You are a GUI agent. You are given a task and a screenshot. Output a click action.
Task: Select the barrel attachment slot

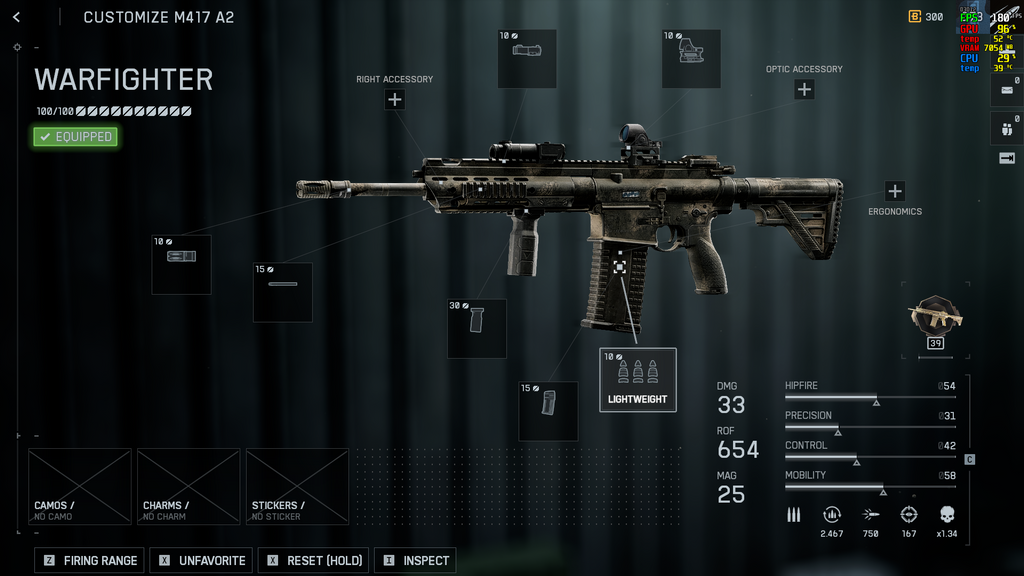[282, 292]
